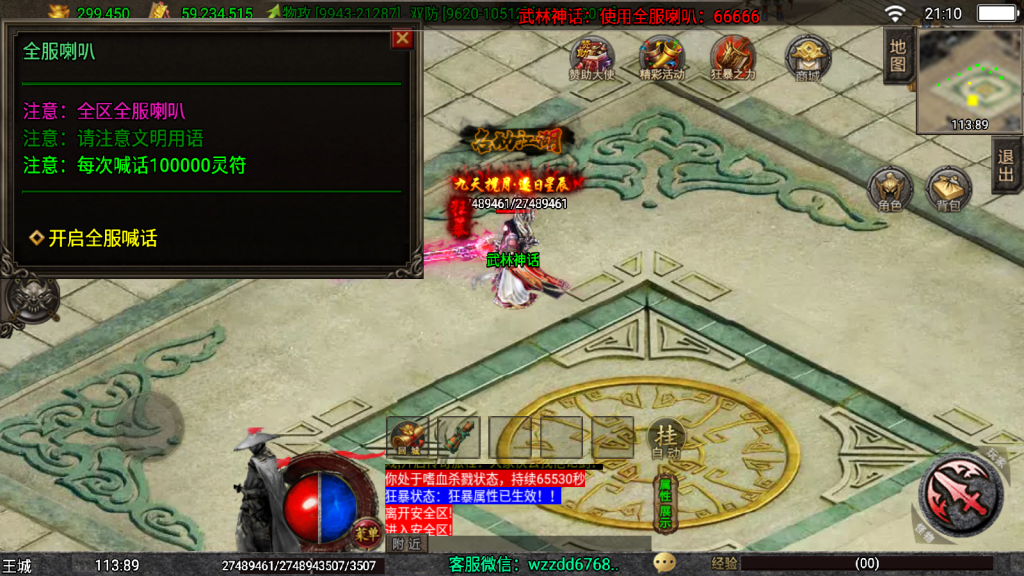Open the 赞助大使 sponsor icon
Screen dimensions: 1024x576
(592, 58)
